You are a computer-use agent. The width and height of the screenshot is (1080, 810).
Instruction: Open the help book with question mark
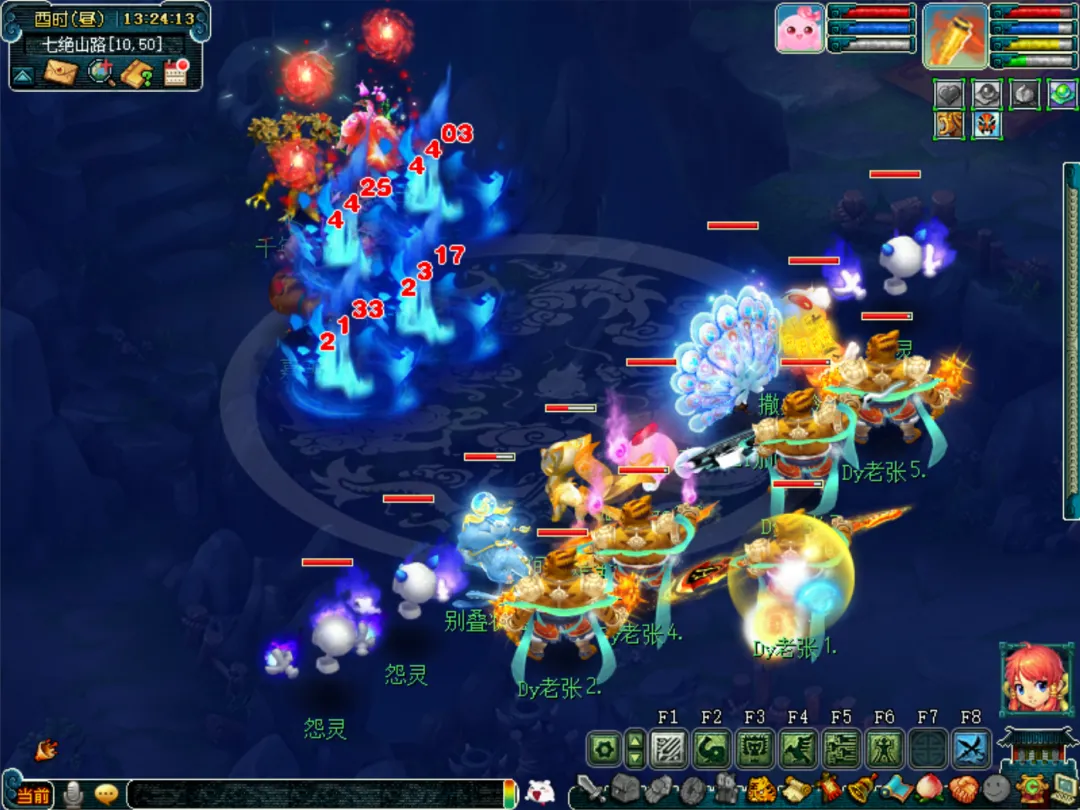(137, 72)
